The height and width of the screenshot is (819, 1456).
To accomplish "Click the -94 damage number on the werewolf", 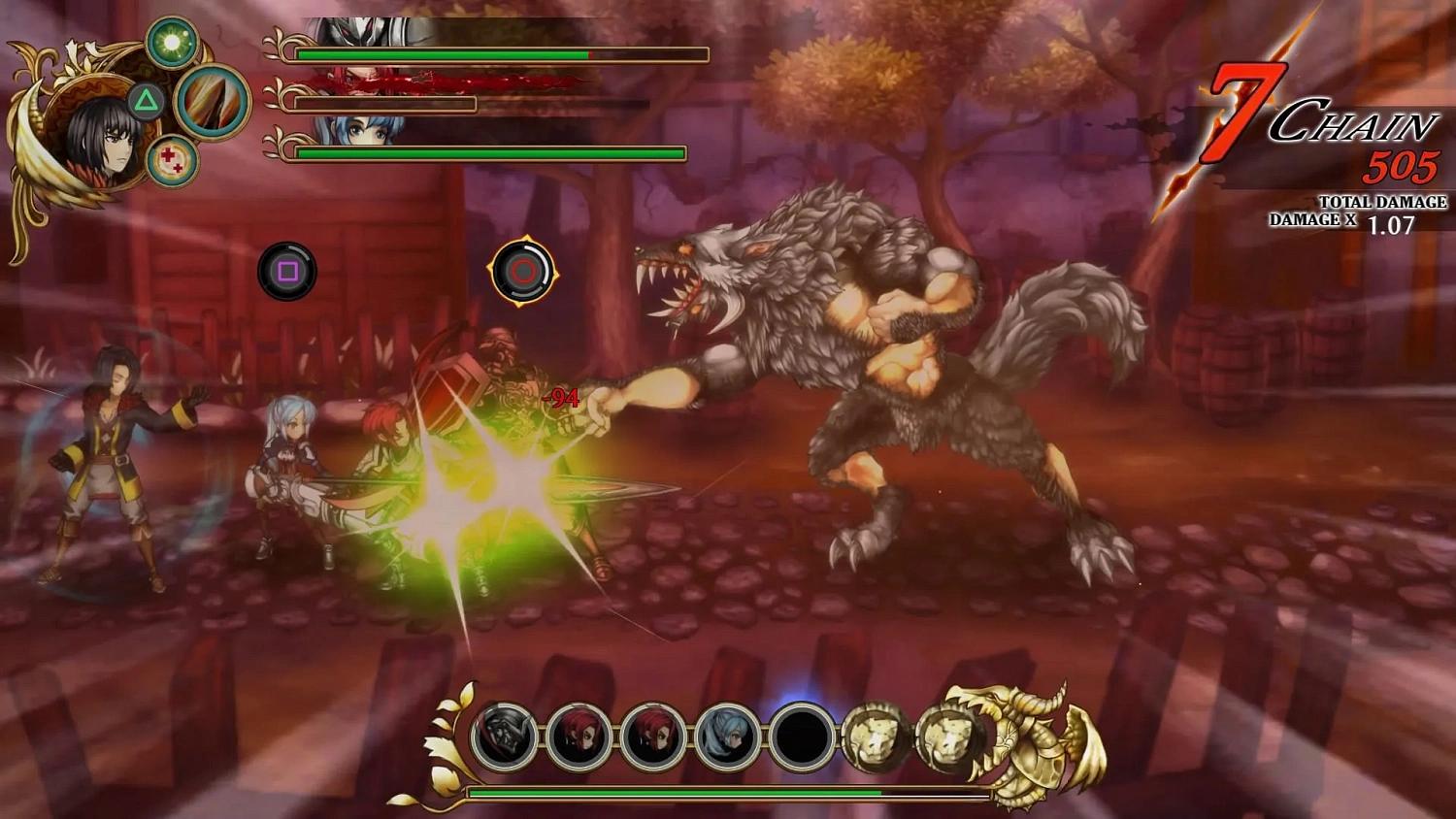I will (x=560, y=395).
